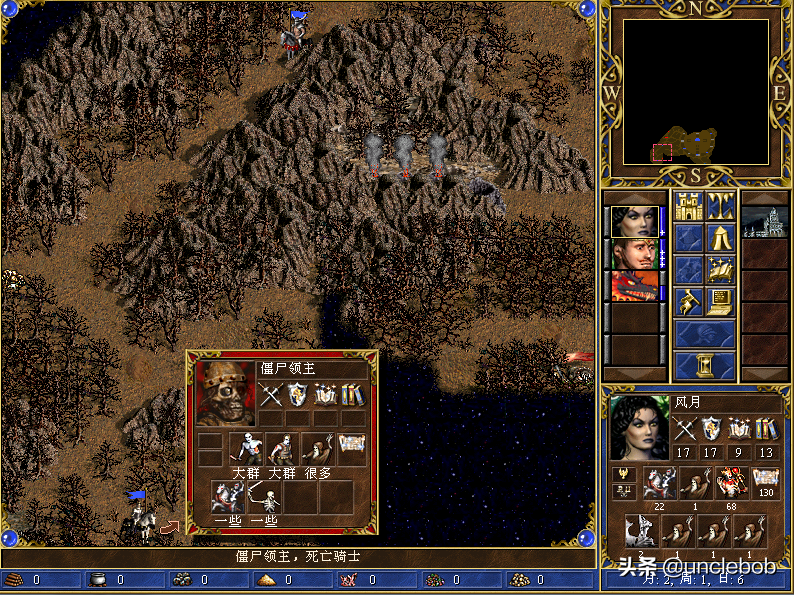
Task: Open system options via the computer icon
Action: pyautogui.click(x=720, y=302)
